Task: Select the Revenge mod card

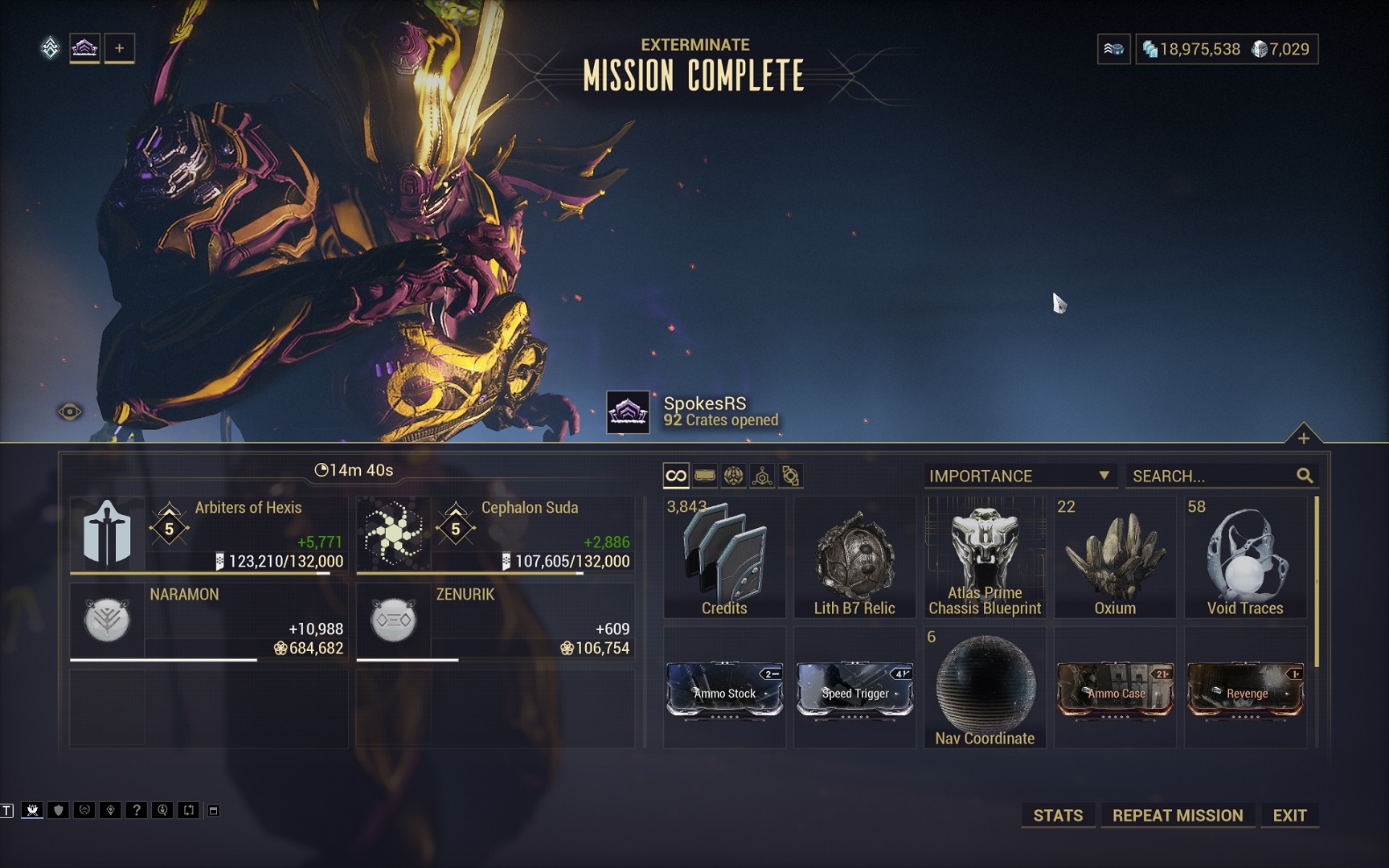Action: [x=1245, y=690]
